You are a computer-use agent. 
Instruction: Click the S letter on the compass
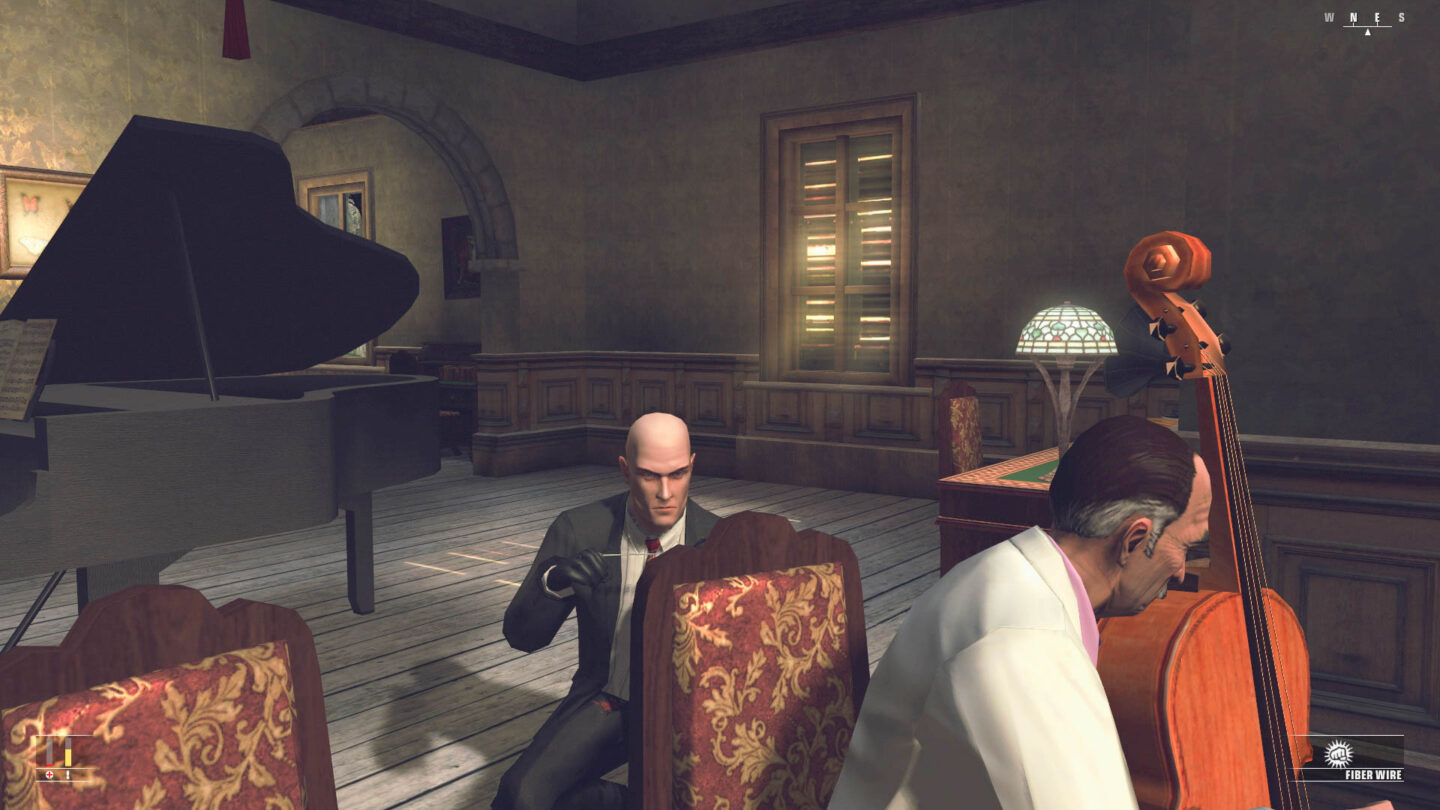(x=1400, y=17)
